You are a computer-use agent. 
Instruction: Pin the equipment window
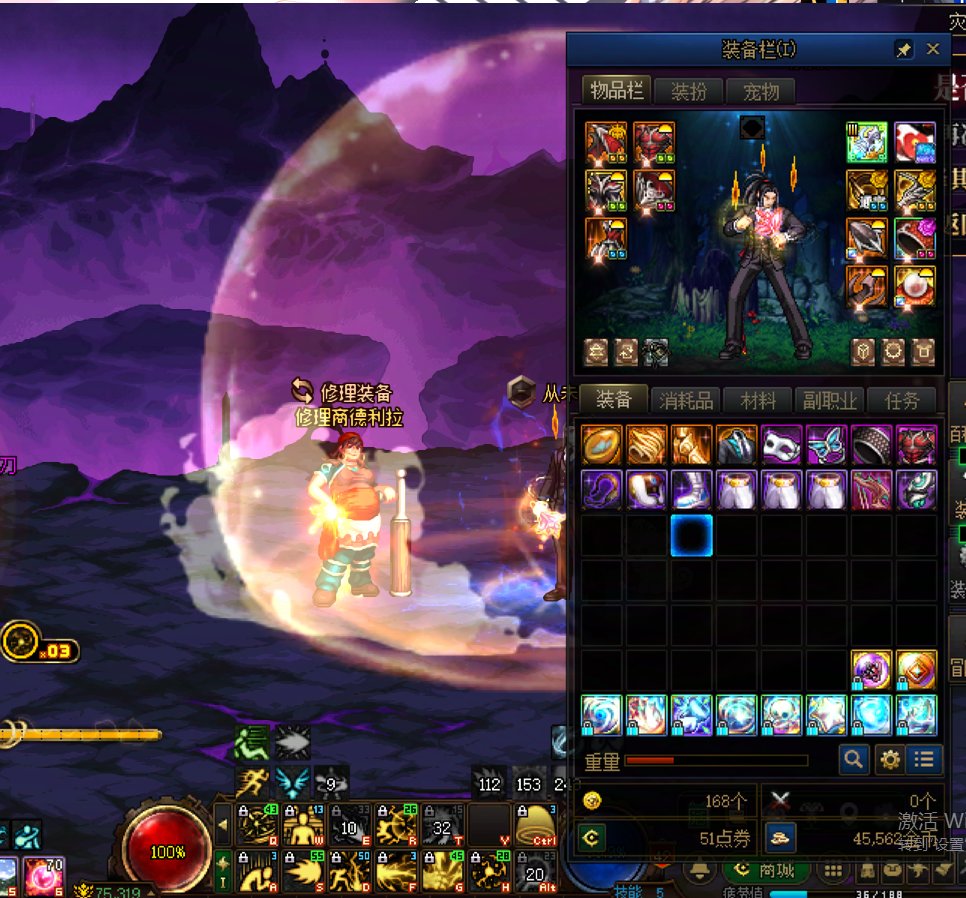click(903, 49)
